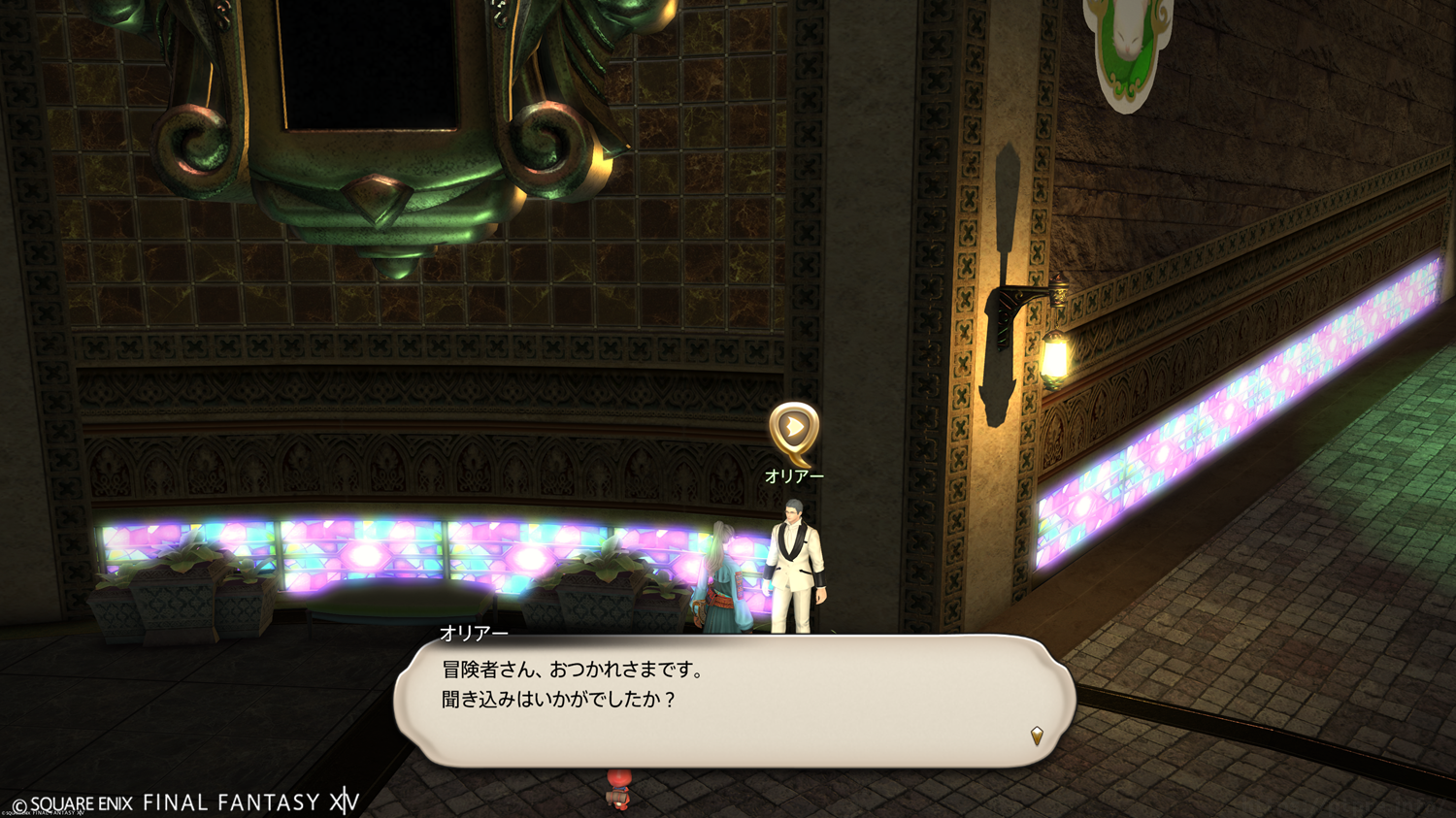Advance Oriar's dialogue text box

[734, 701]
